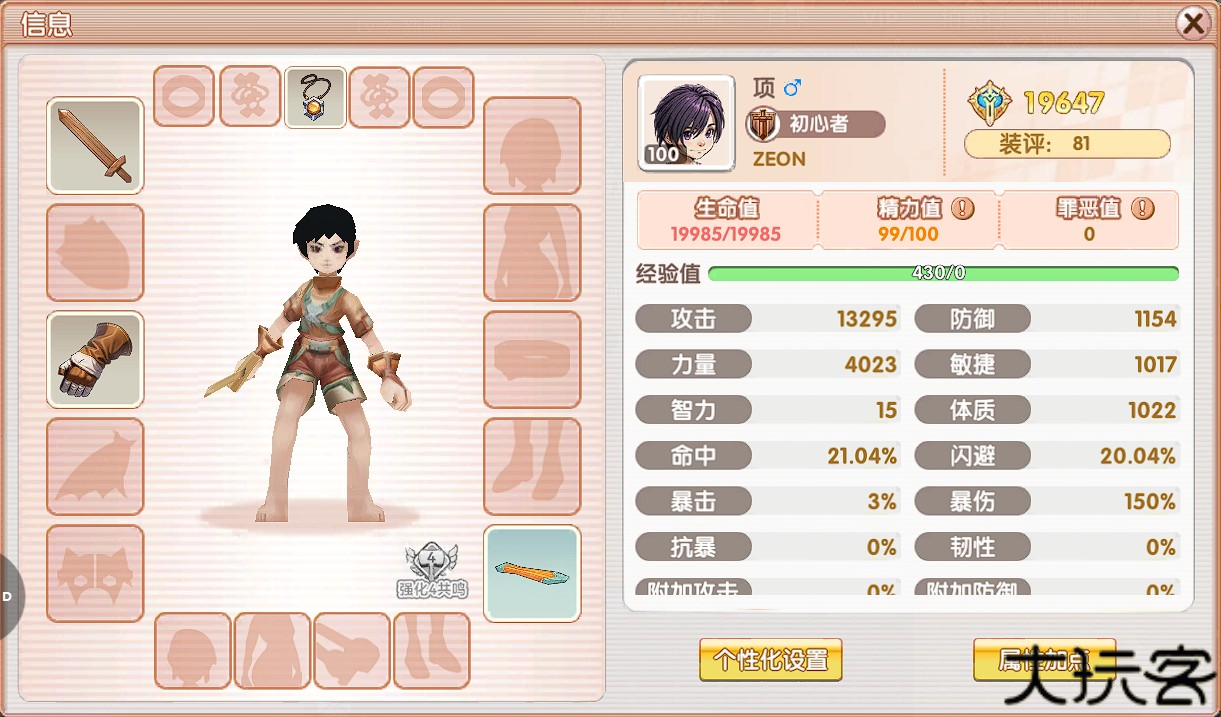1221x717 pixels.
Task: Select the orange surfboard mount slot
Action: tap(532, 573)
